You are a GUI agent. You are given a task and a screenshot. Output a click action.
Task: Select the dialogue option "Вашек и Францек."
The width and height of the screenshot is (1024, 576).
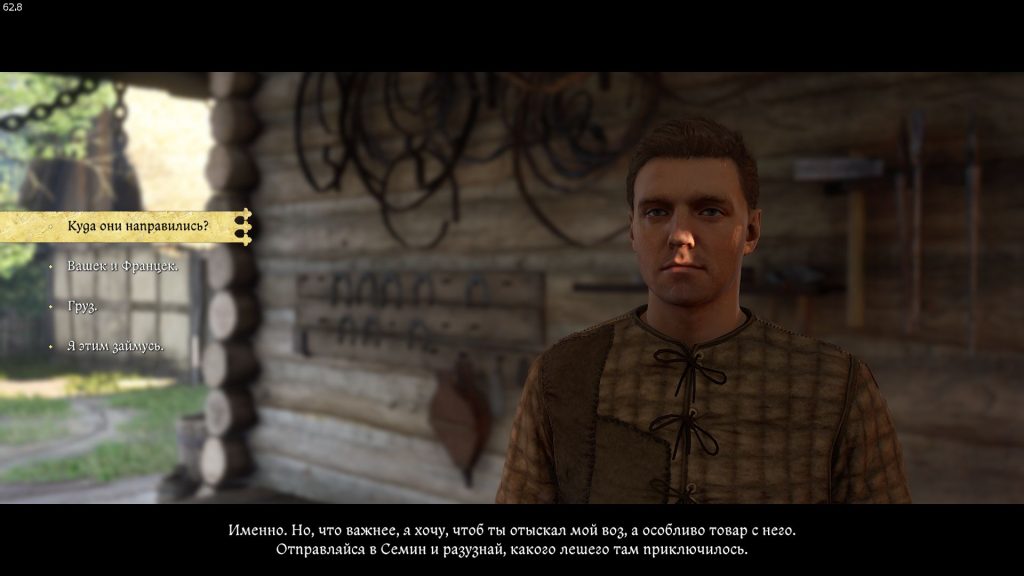[x=123, y=266]
